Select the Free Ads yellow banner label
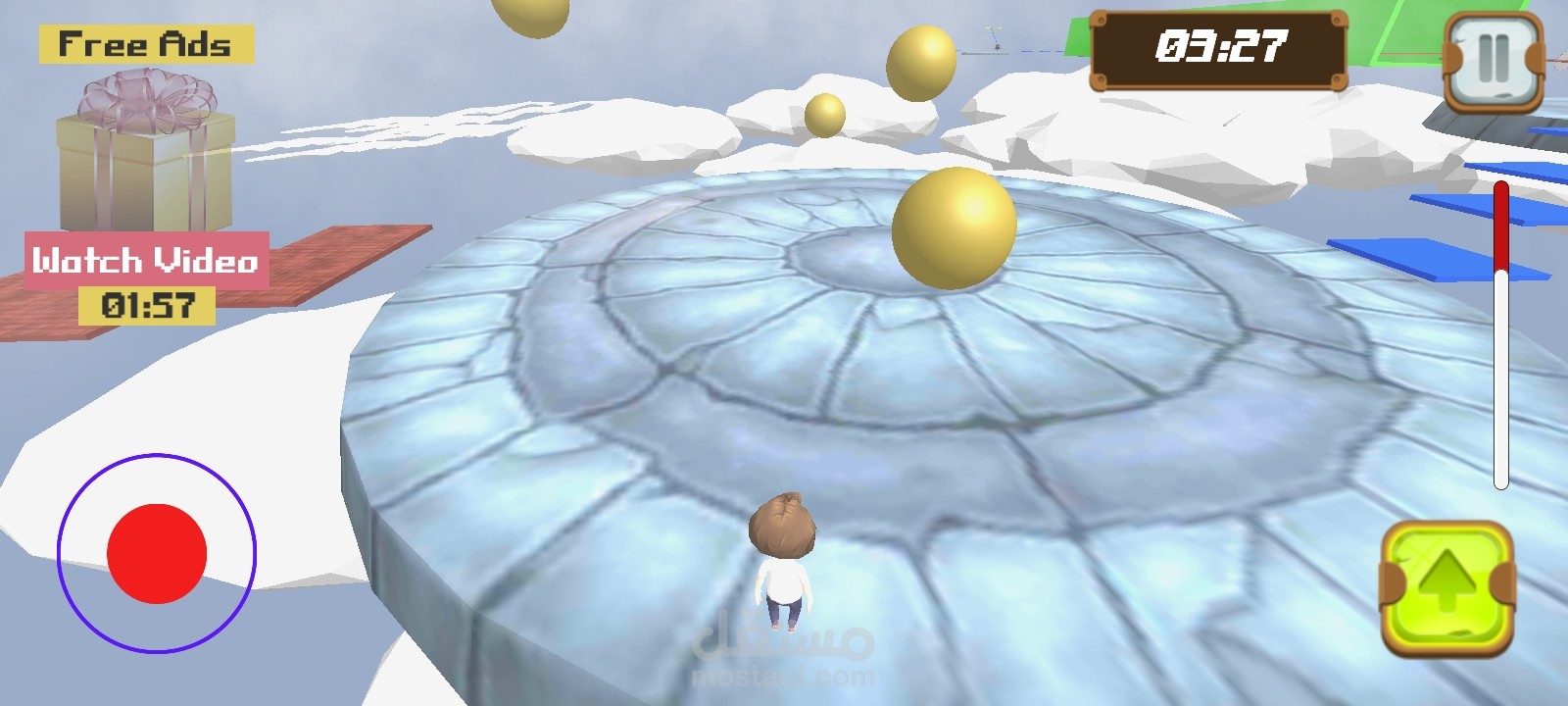 click(145, 41)
